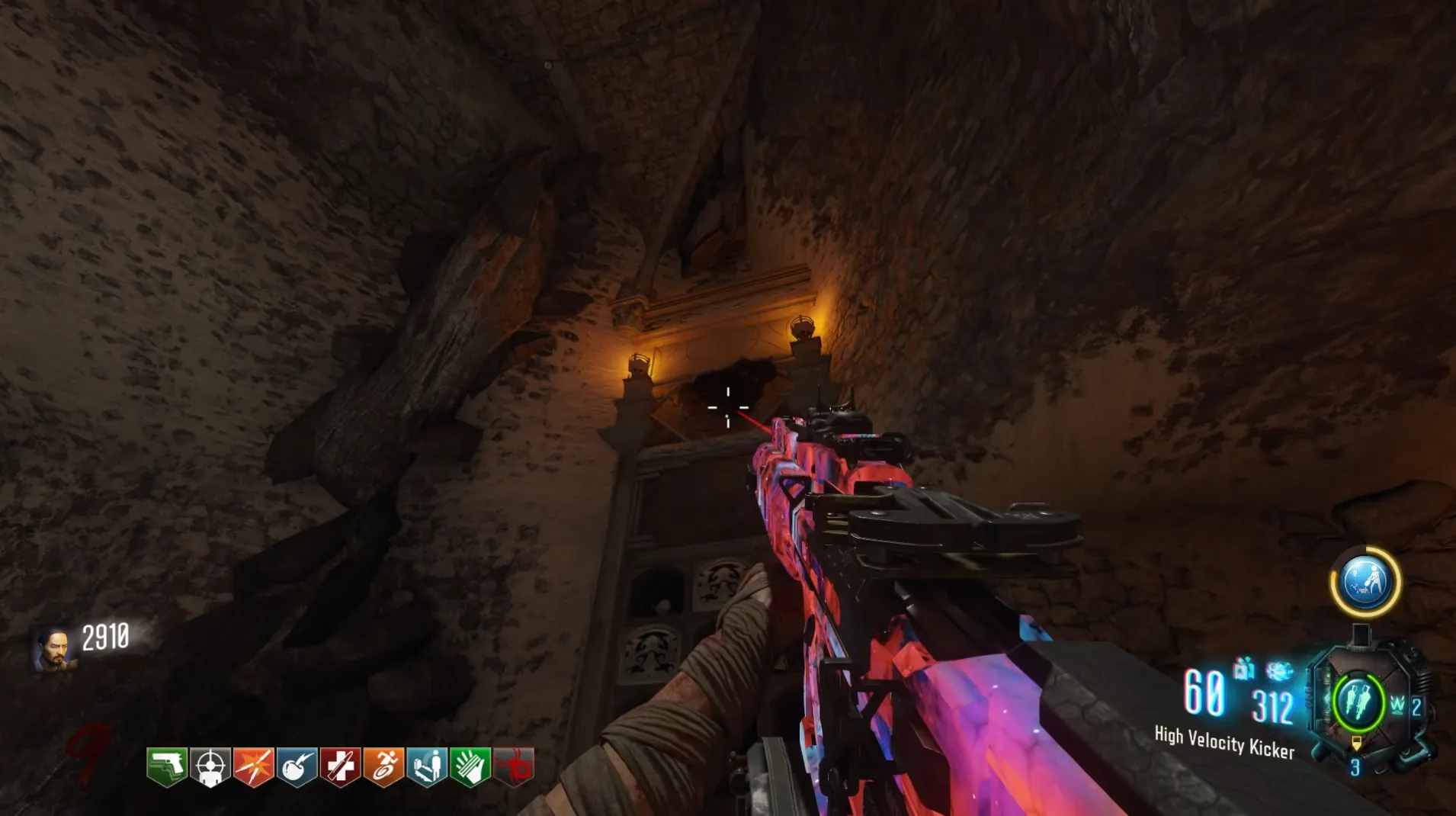Image resolution: width=1456 pixels, height=816 pixels.
Task: Click the player character portrait
Action: 55,647
